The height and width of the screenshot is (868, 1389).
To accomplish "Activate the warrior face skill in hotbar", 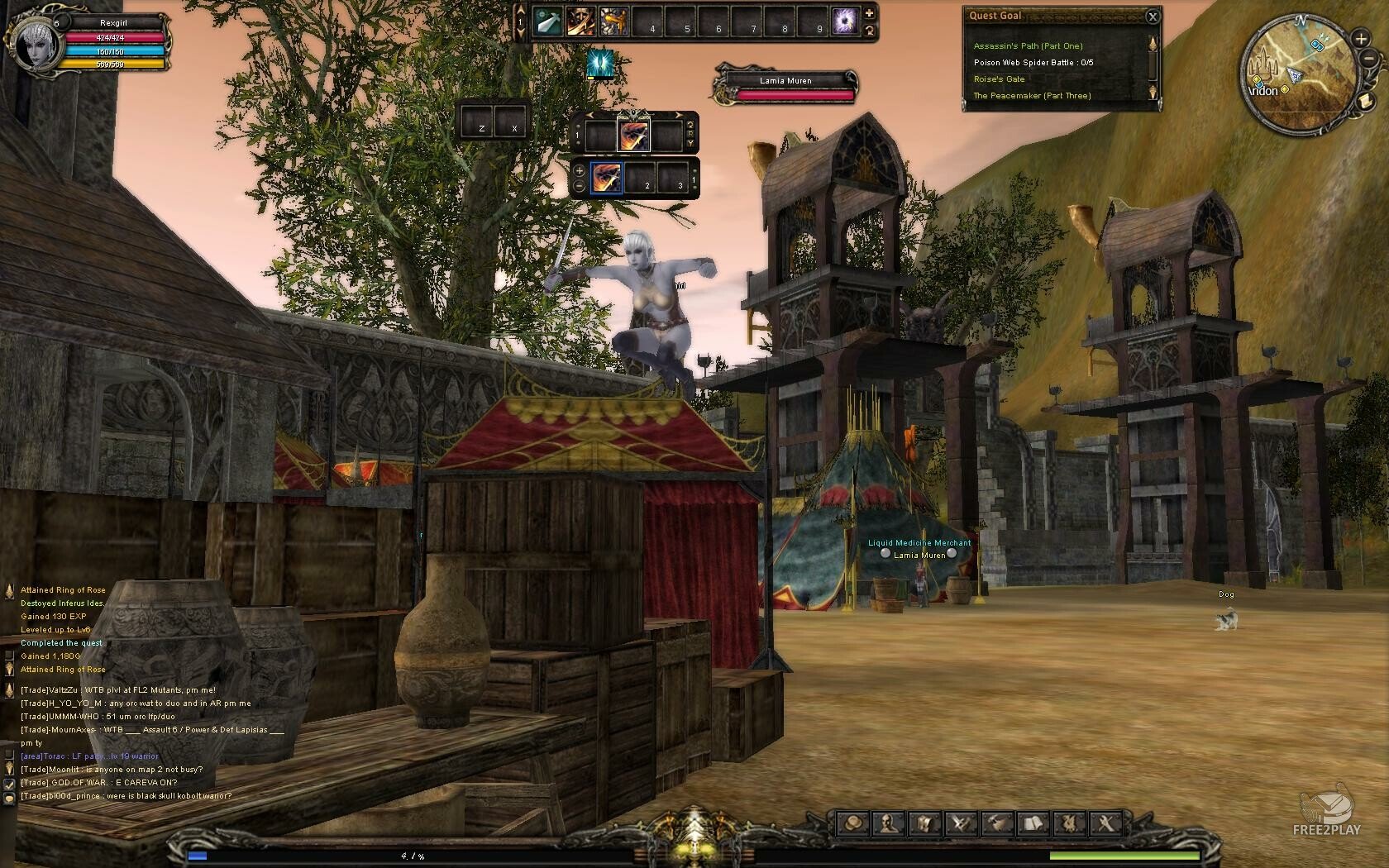I will tap(581, 22).
